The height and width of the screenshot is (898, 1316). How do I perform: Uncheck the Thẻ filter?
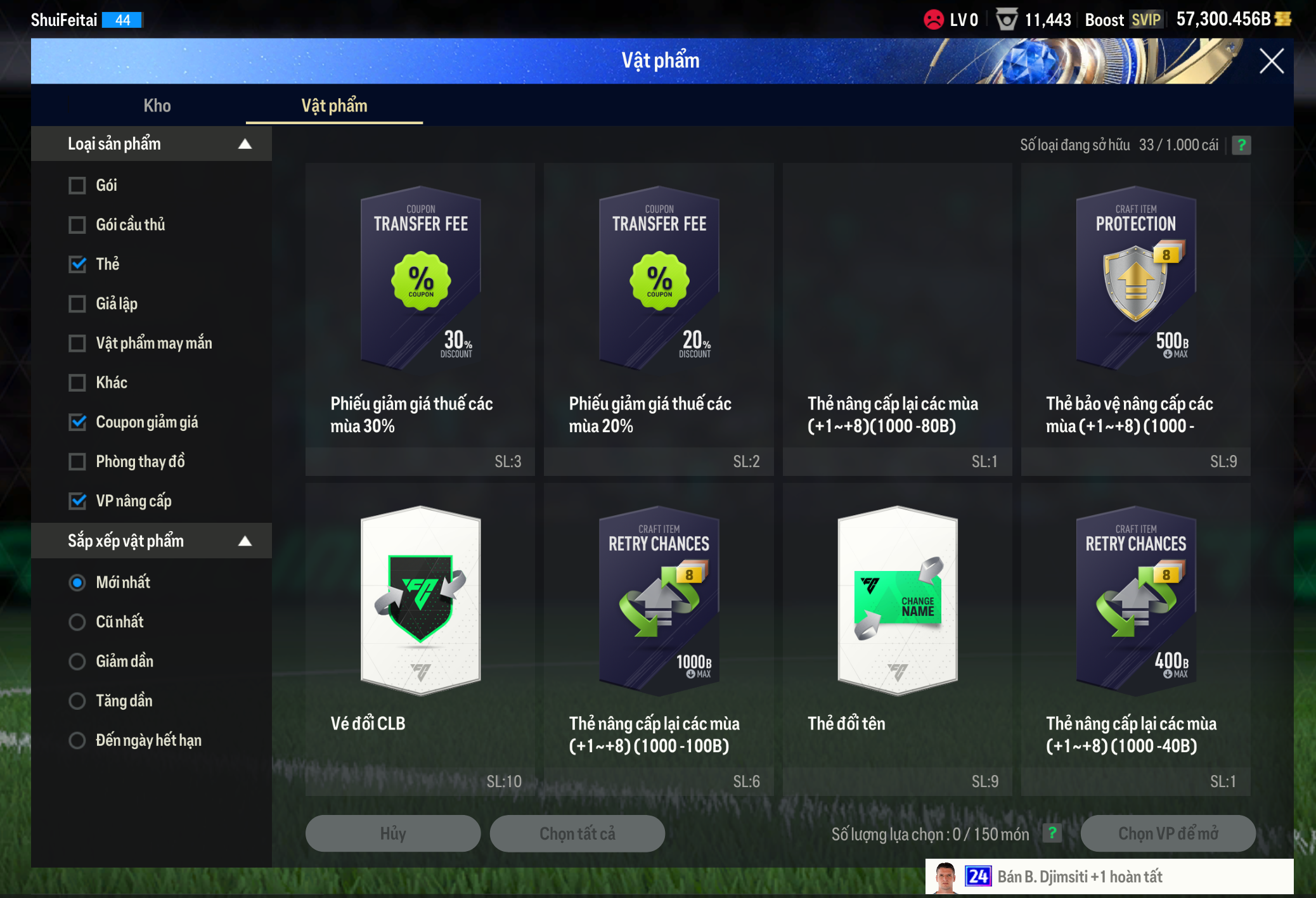[77, 264]
